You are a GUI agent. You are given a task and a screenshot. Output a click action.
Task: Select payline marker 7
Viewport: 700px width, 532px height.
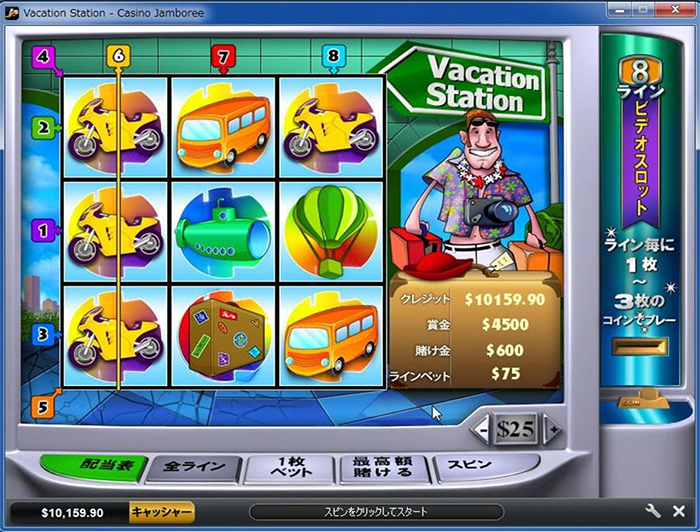[x=222, y=56]
